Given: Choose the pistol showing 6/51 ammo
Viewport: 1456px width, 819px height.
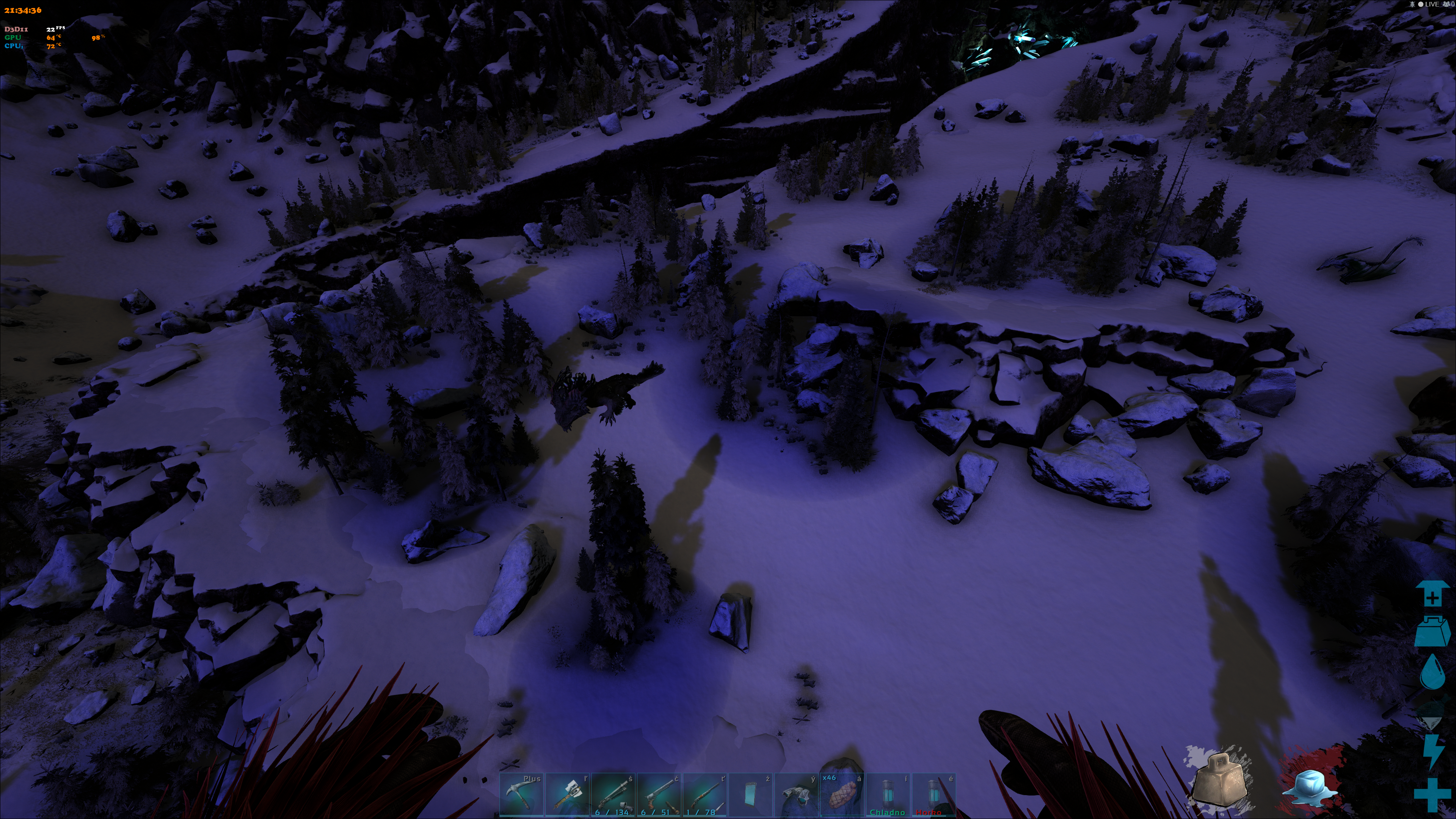Looking at the screenshot, I should click(659, 795).
